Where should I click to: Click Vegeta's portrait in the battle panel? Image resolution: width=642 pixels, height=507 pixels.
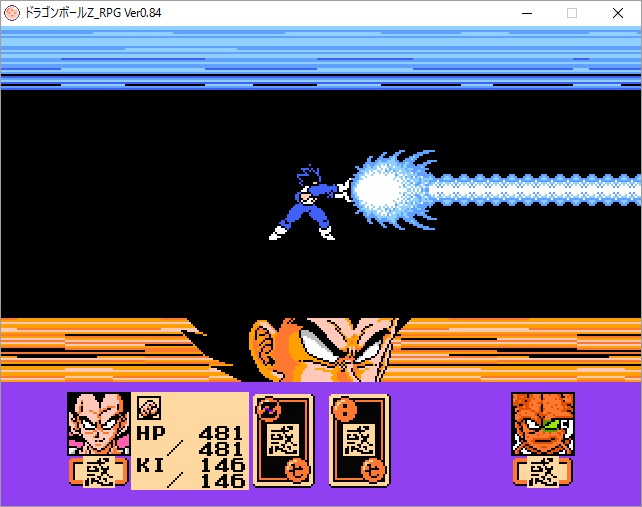[x=98, y=424]
